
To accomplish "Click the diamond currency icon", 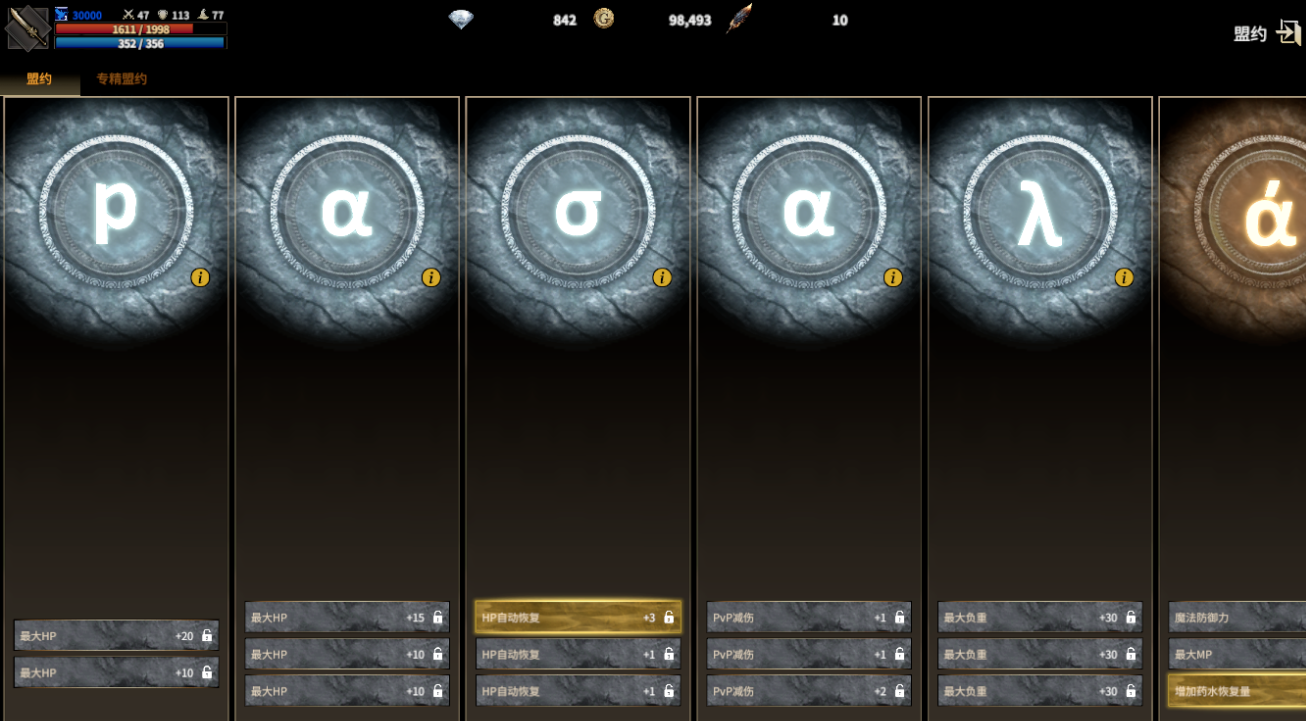I will click(460, 19).
